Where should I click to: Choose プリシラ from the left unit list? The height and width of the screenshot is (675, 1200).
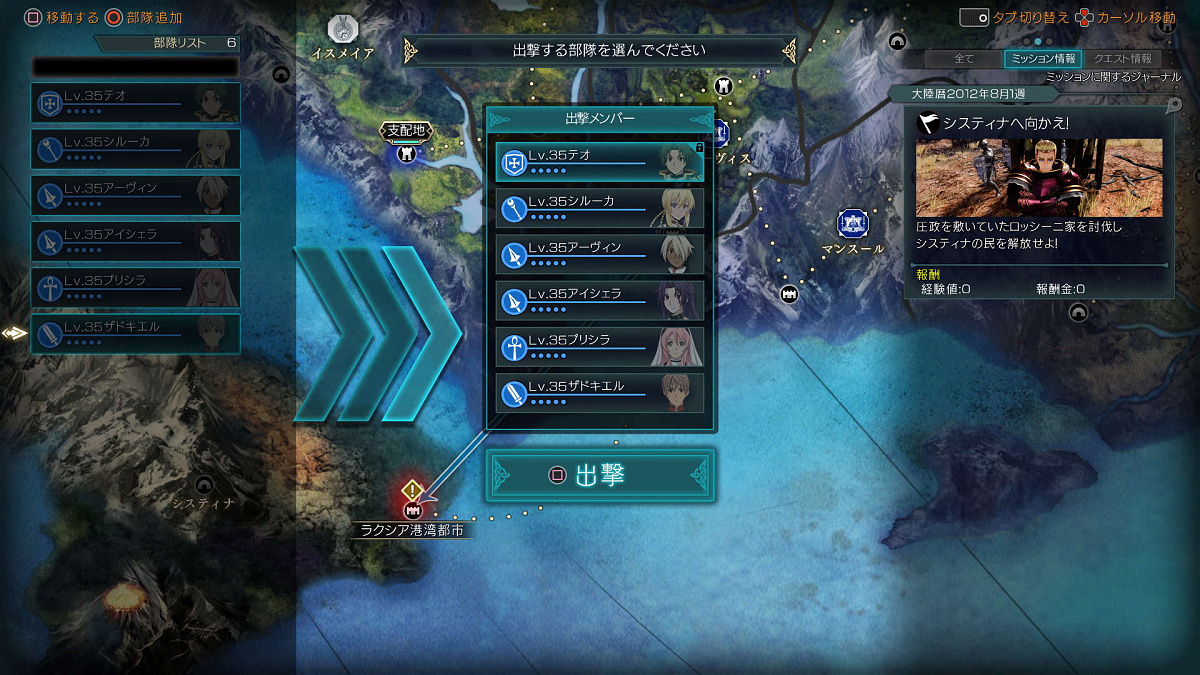135,287
